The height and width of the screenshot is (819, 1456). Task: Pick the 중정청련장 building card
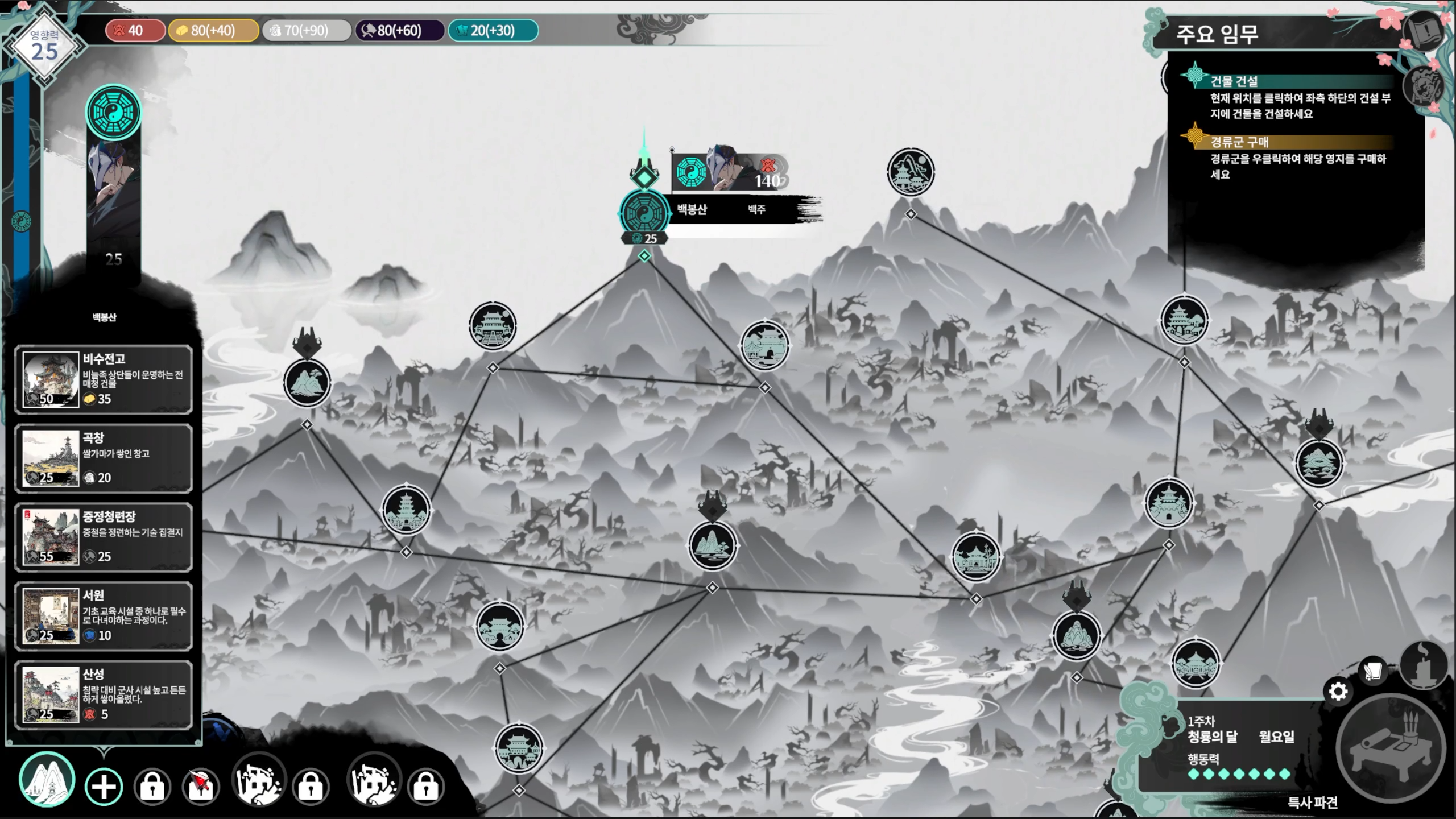click(104, 537)
